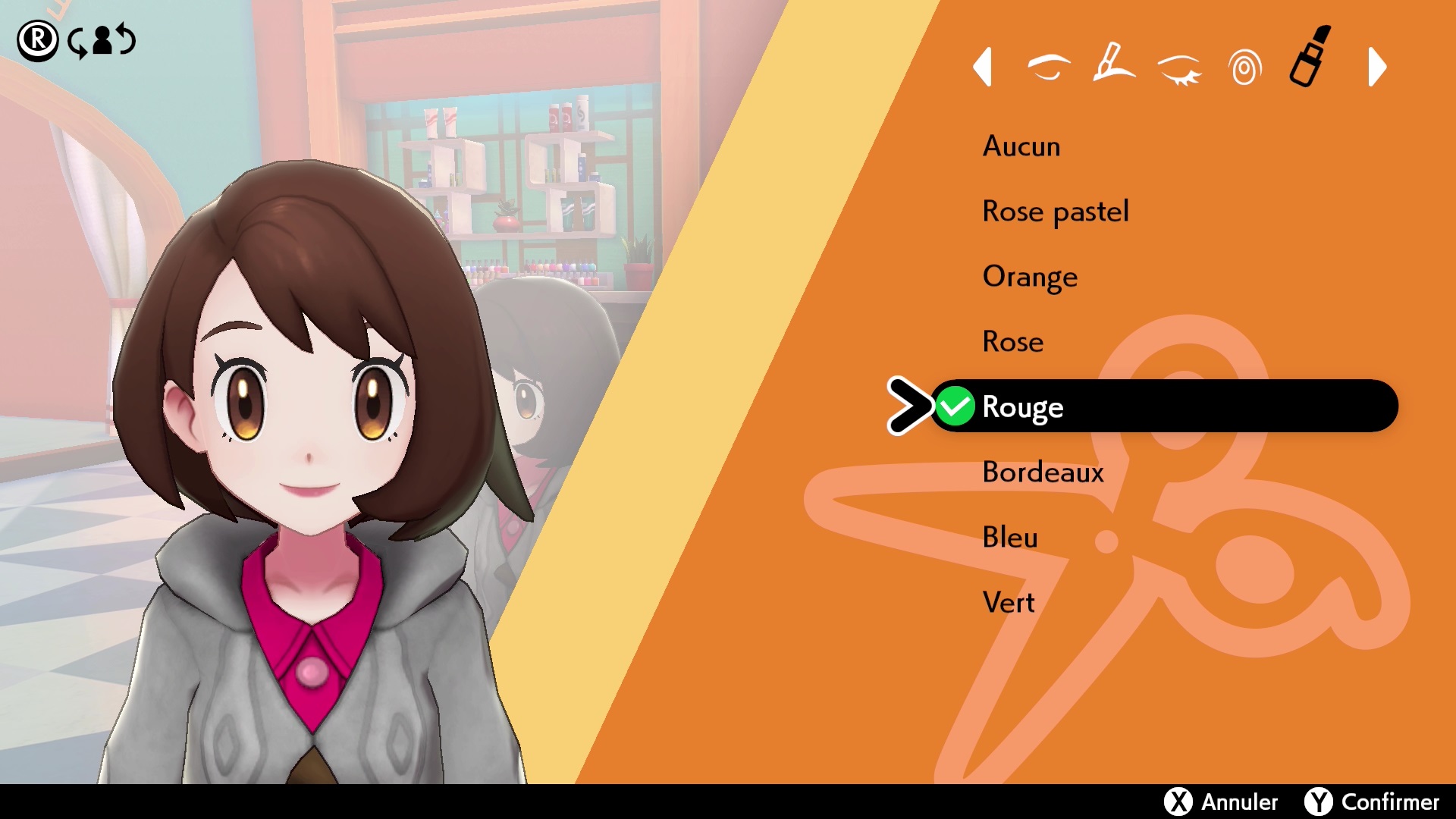Select the lipstick category tab
1456x819 pixels.
(1310, 58)
